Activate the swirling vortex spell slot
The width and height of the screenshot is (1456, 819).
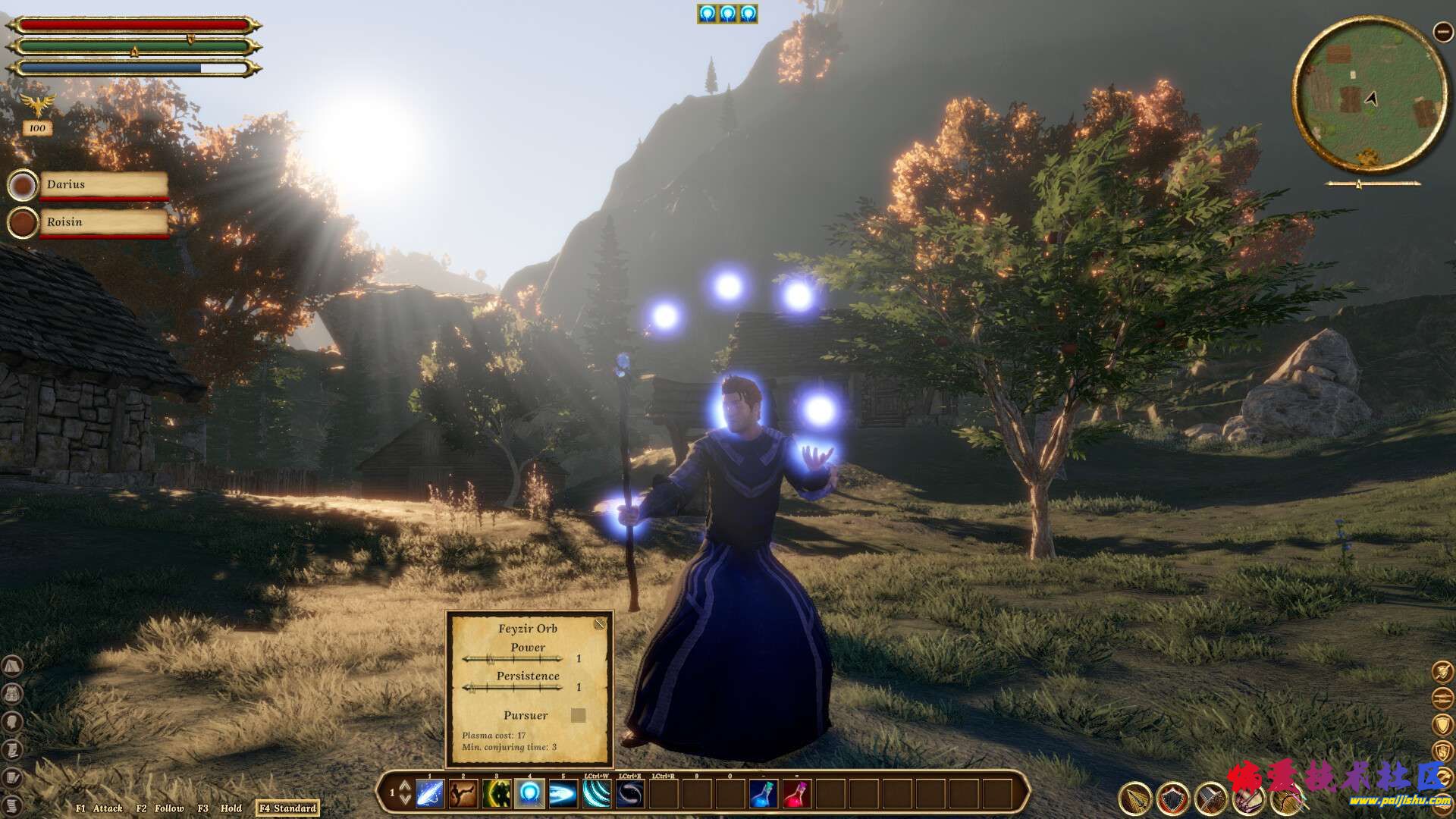[x=629, y=794]
